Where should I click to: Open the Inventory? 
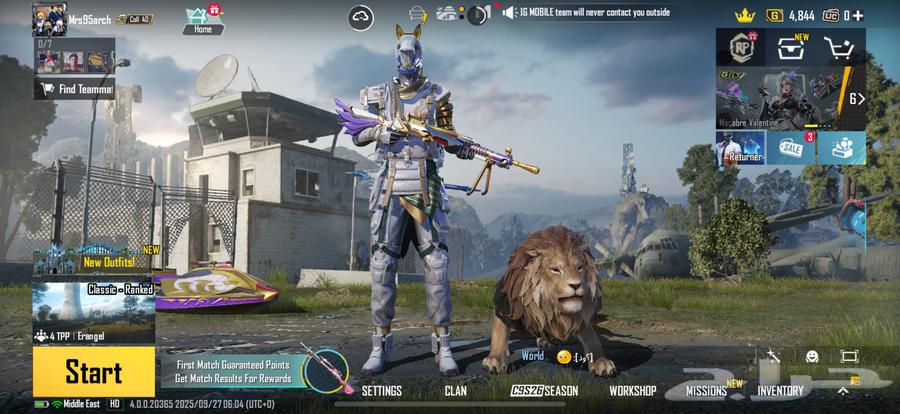pyautogui.click(x=780, y=391)
